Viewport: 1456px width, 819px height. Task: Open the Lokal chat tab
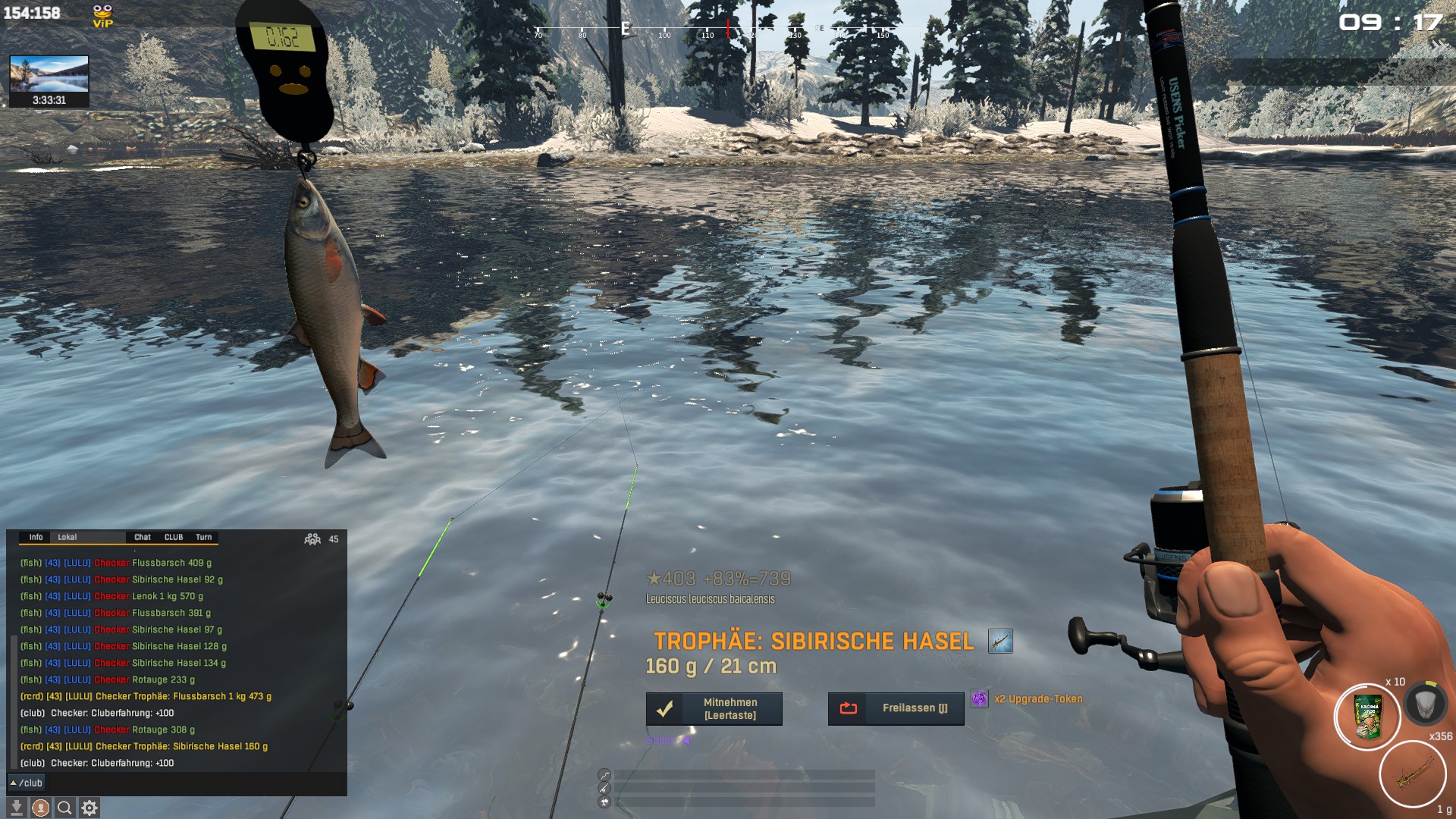67,537
